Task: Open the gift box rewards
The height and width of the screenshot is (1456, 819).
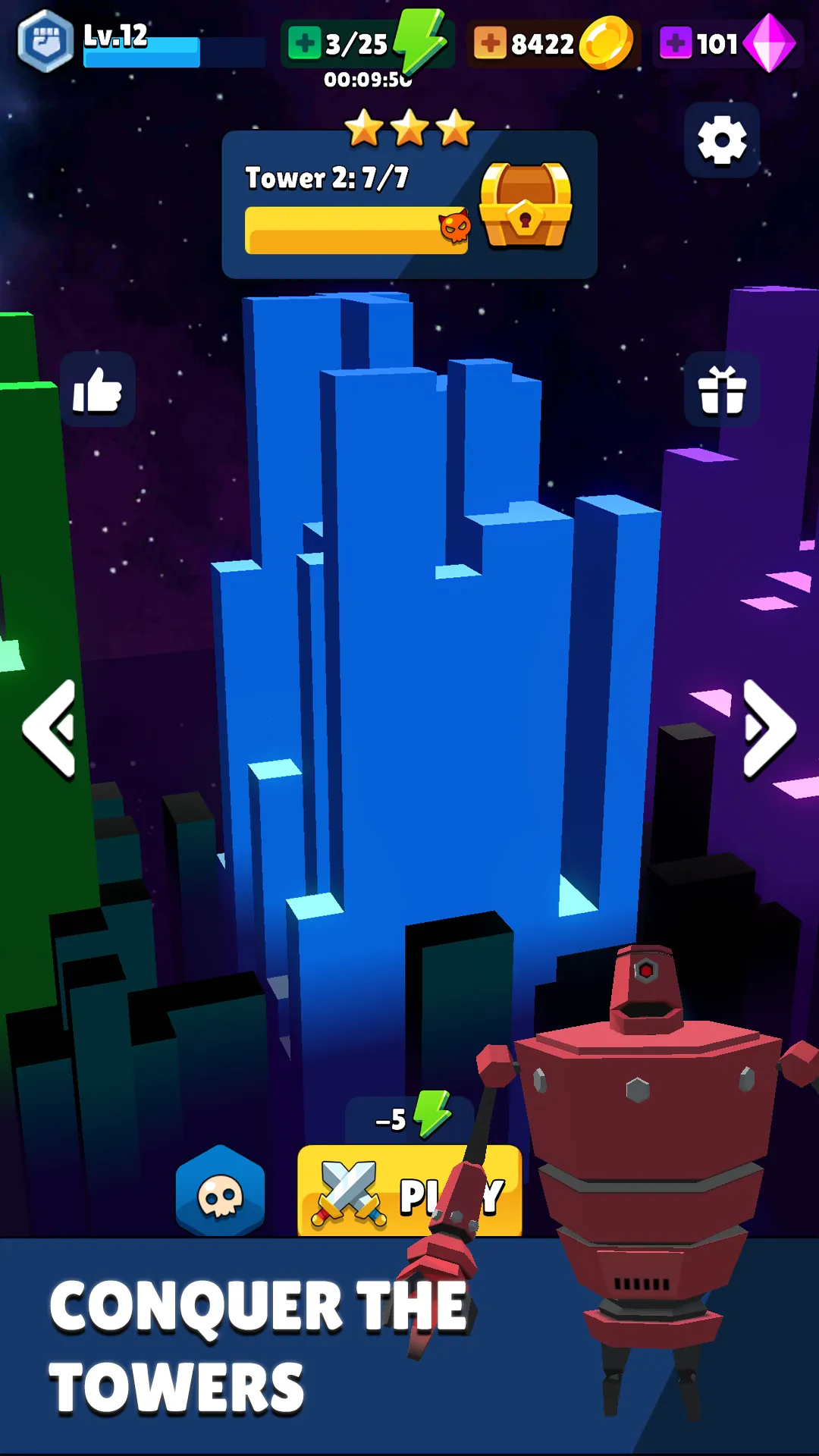Action: click(x=721, y=390)
